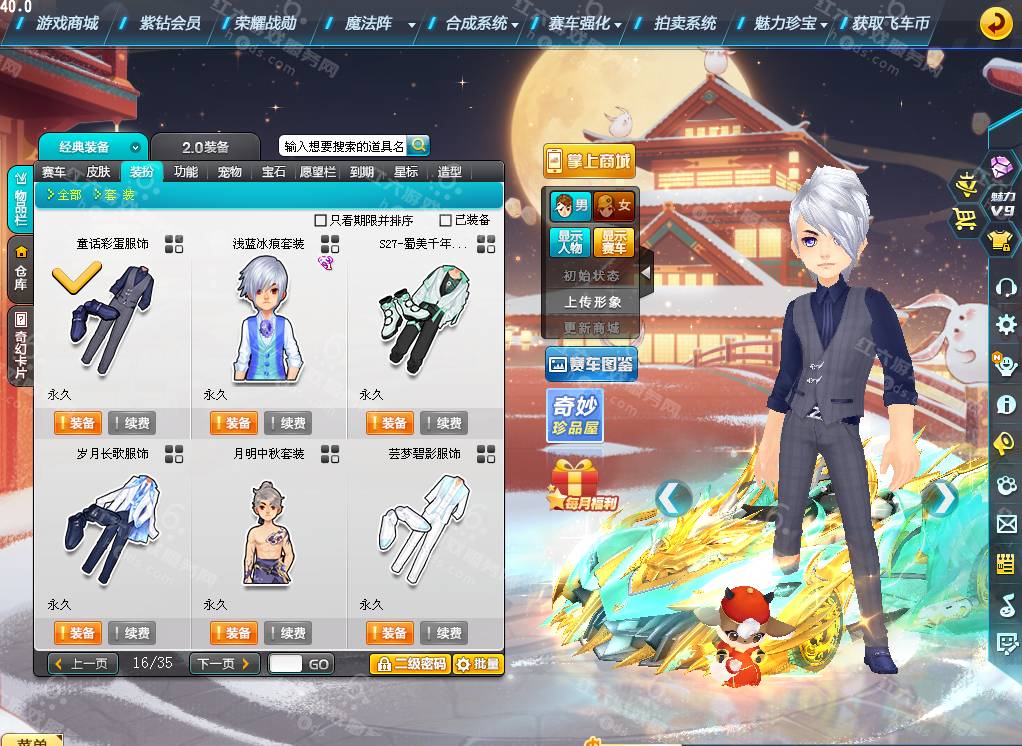Click the GO page jump button
Viewport: 1022px width, 746px height.
[319, 664]
